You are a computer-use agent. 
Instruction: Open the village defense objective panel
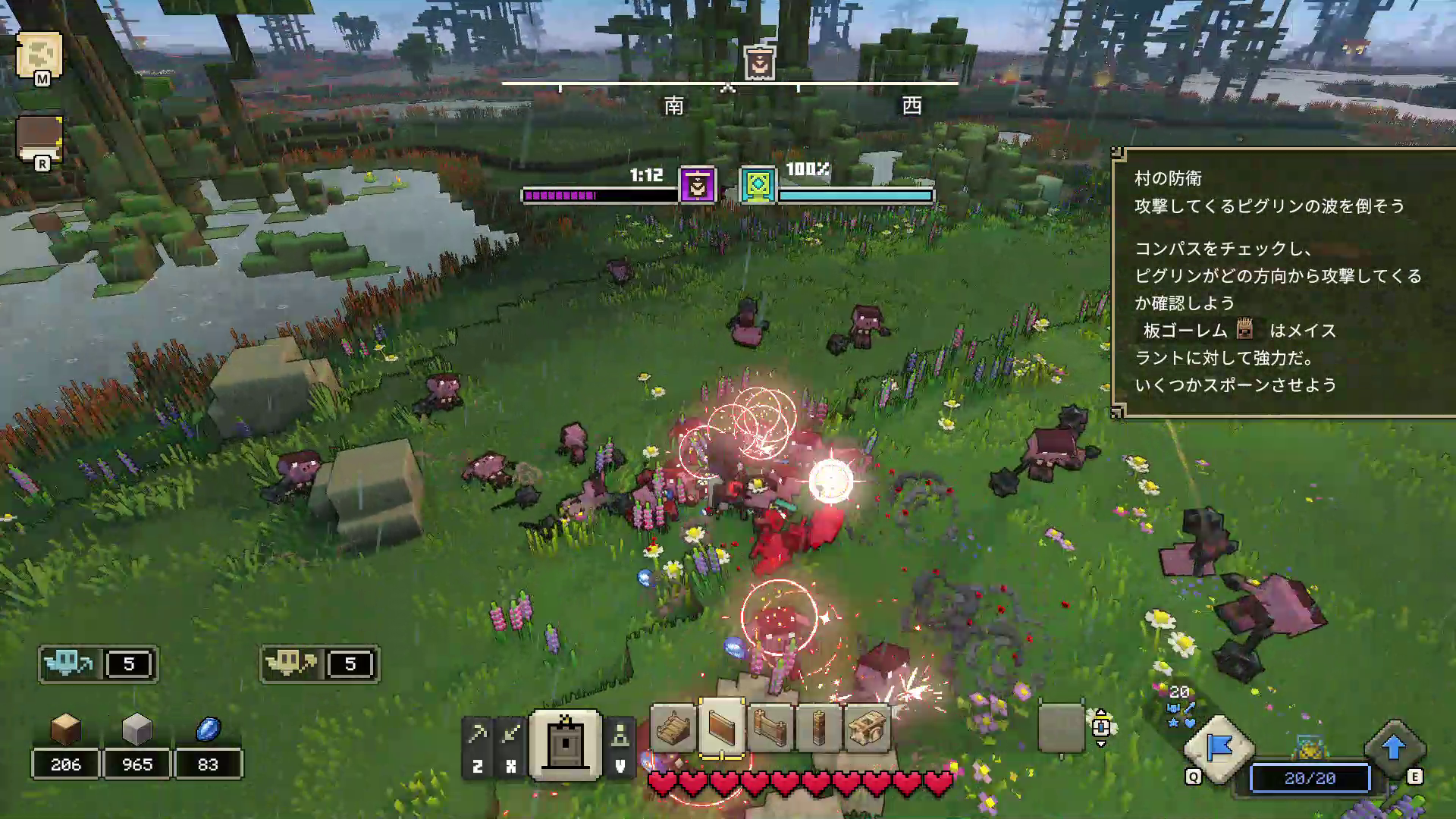[1283, 282]
